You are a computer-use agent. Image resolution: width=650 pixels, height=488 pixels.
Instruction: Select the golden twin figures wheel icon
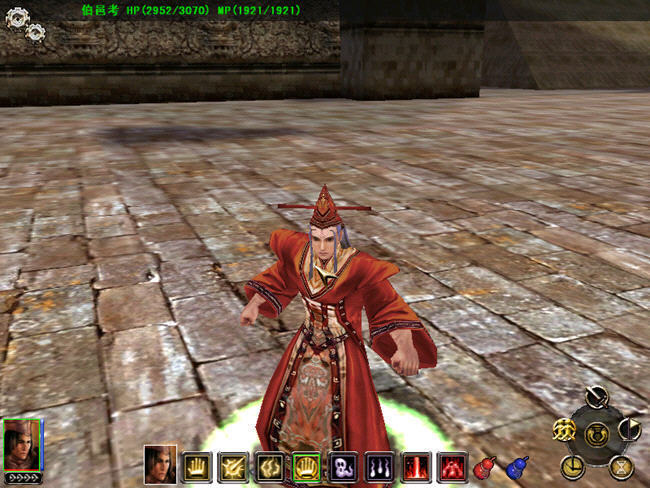pyautogui.click(x=564, y=430)
